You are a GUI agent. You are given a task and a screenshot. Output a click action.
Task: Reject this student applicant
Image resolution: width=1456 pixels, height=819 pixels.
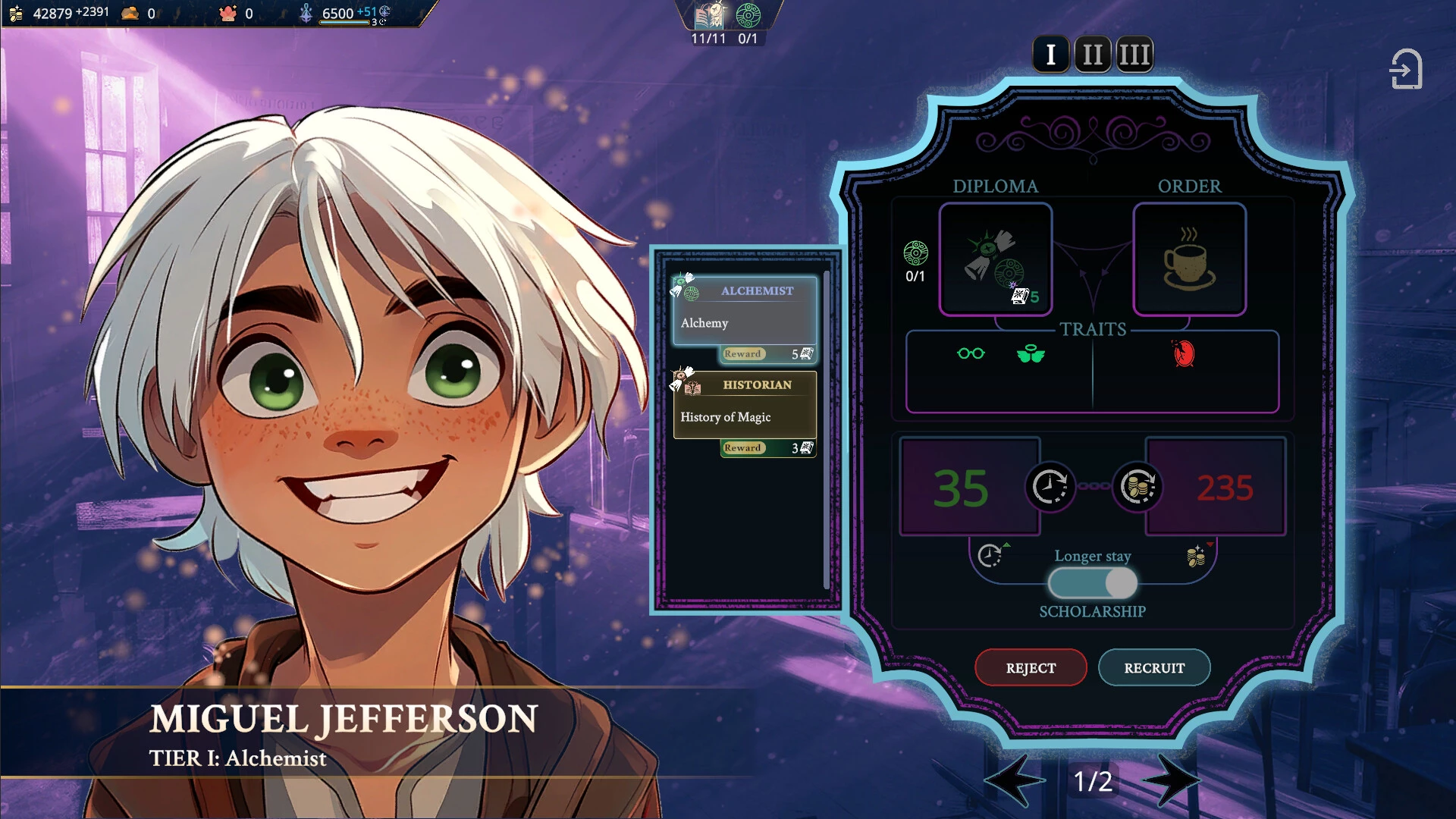coord(1031,667)
